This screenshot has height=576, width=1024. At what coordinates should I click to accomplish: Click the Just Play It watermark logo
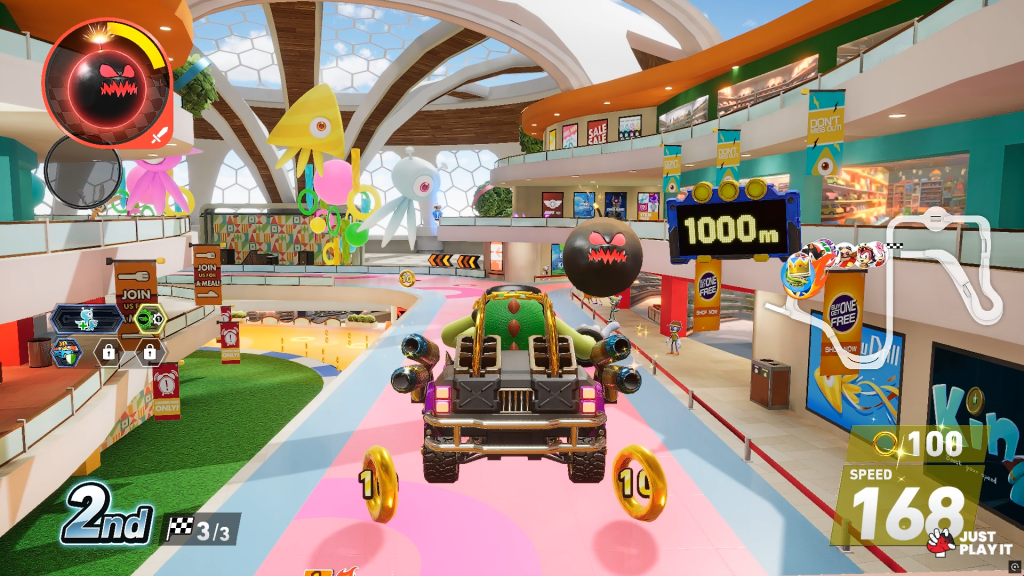(x=960, y=542)
